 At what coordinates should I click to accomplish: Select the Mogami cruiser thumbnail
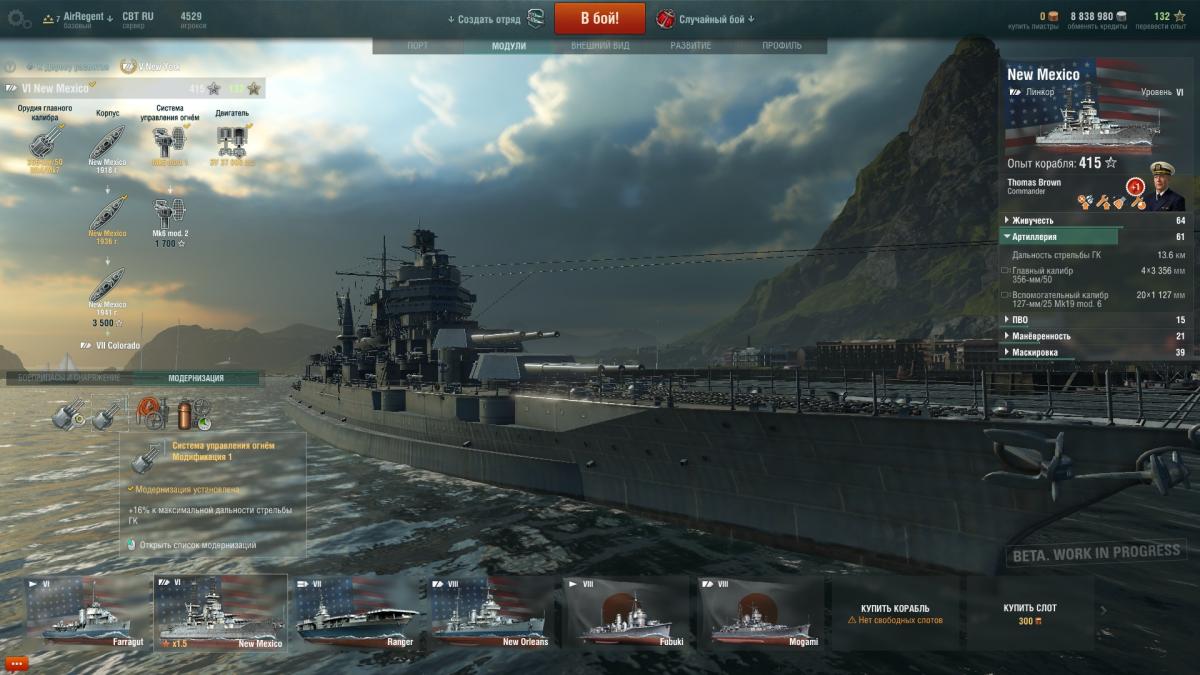tap(761, 611)
